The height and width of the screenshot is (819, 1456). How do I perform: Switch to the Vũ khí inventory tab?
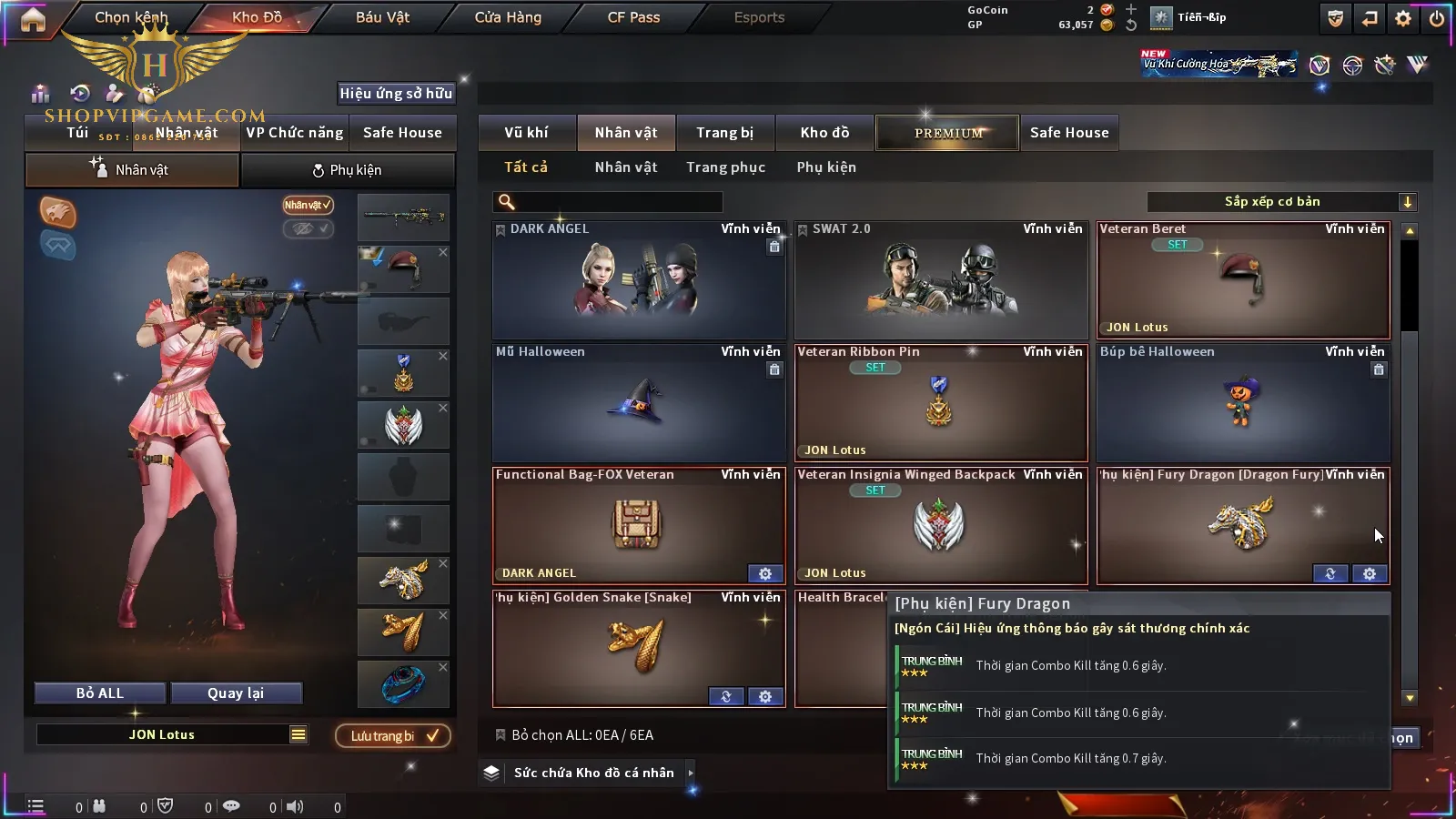point(526,133)
